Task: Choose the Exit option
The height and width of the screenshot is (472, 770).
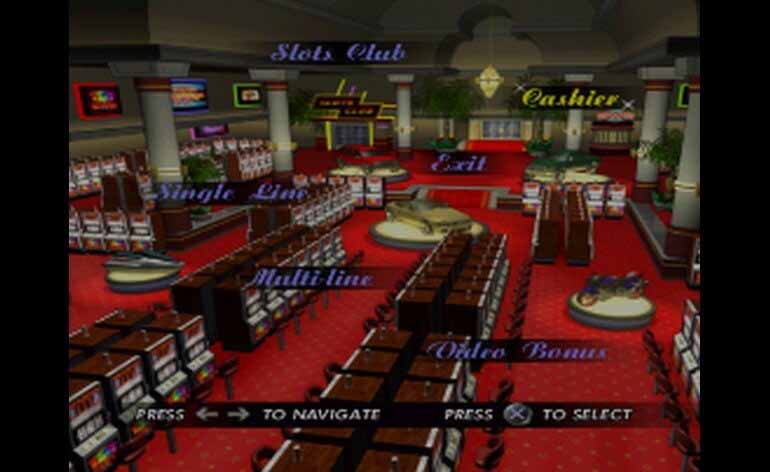Action: [458, 163]
